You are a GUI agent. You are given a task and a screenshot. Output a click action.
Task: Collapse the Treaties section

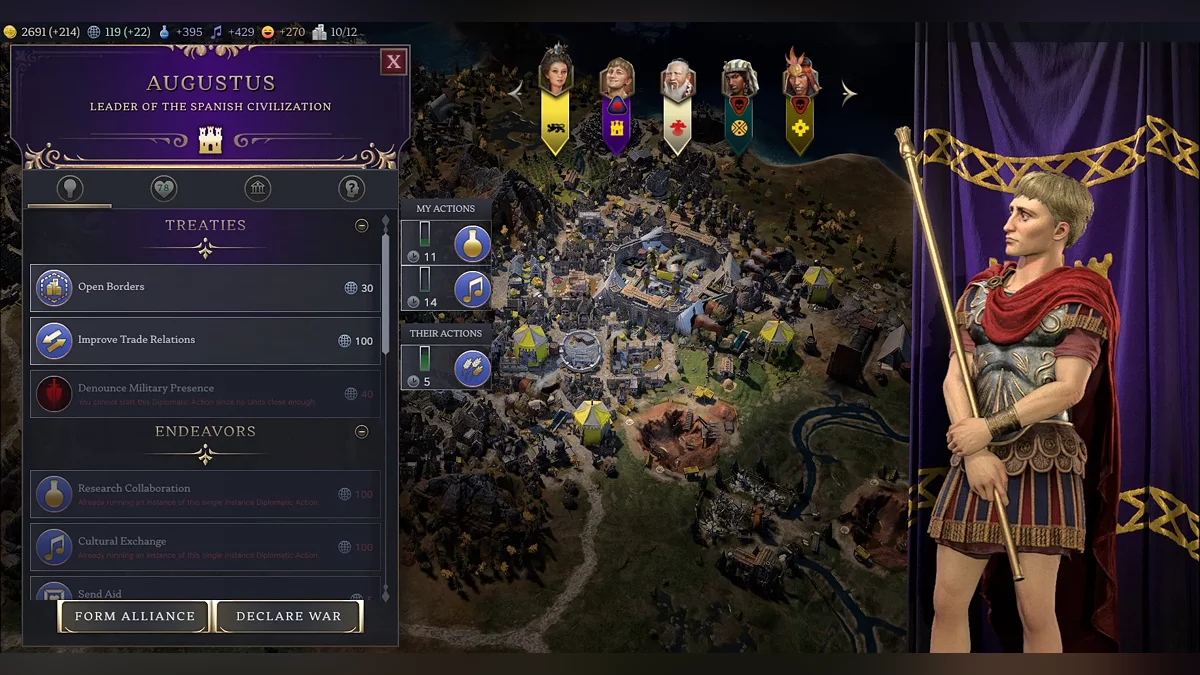(362, 226)
